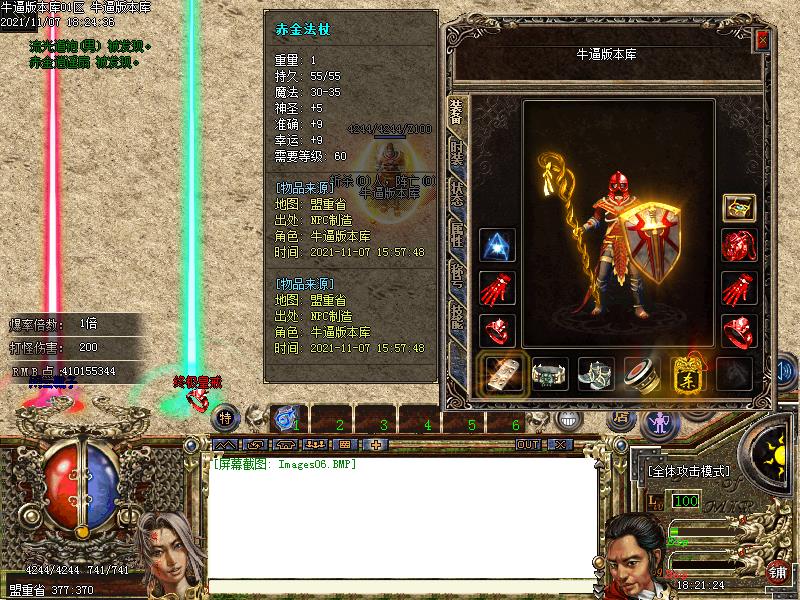Open the 状态 tab
The height and width of the screenshot is (600, 800).
(457, 194)
